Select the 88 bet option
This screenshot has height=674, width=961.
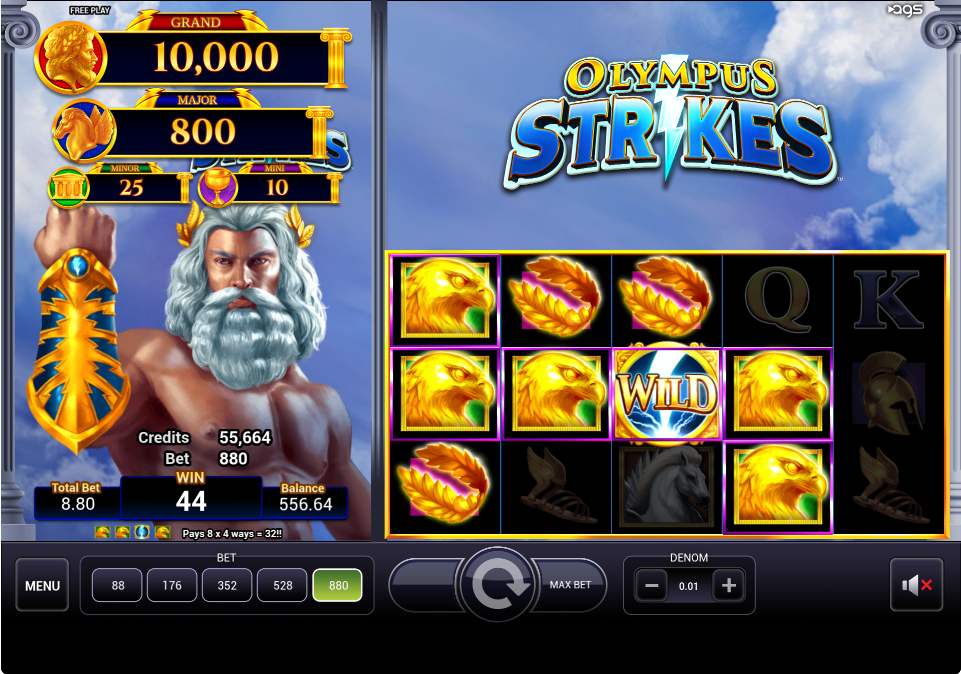[x=118, y=586]
